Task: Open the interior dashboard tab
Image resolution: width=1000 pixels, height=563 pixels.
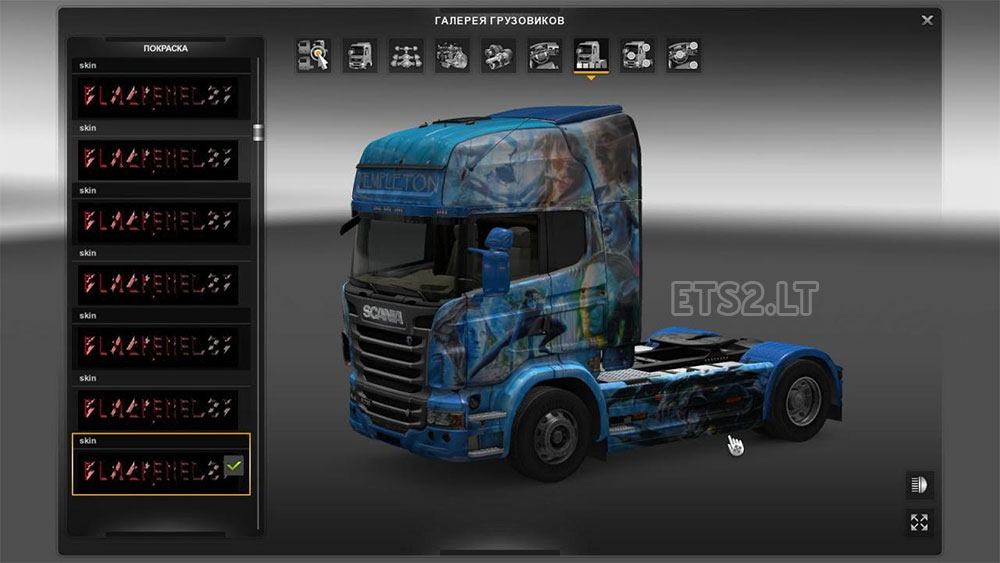Action: [x=544, y=56]
